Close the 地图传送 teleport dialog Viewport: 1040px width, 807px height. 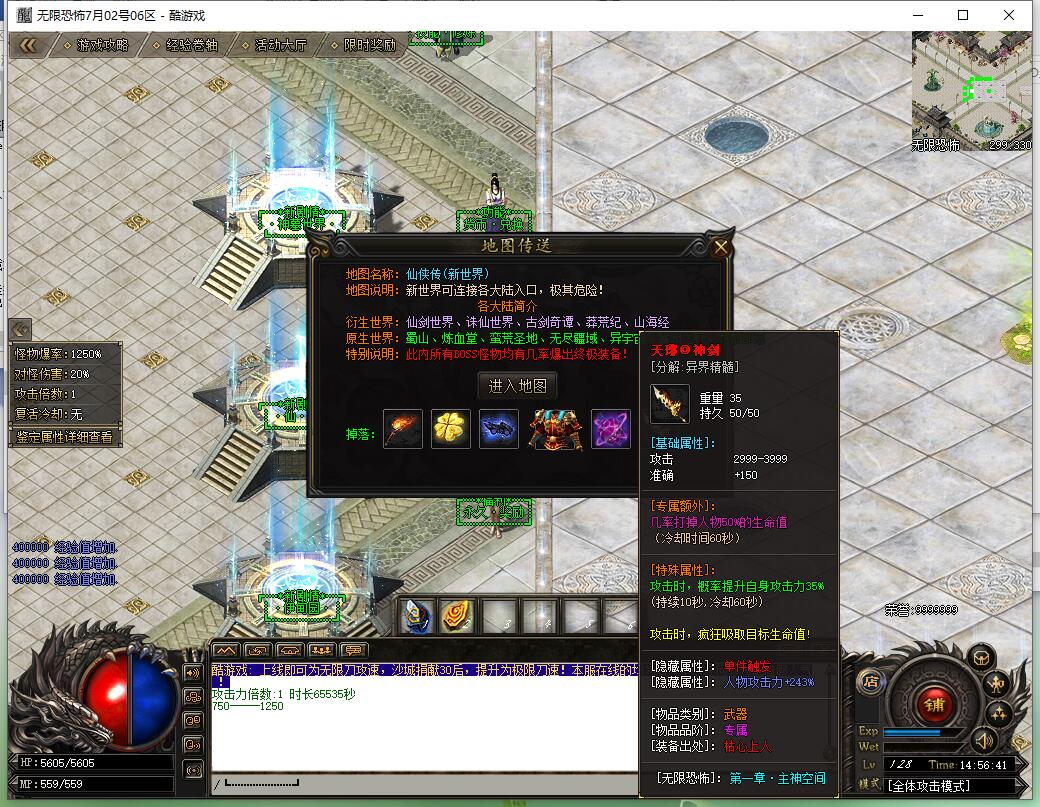[x=721, y=247]
